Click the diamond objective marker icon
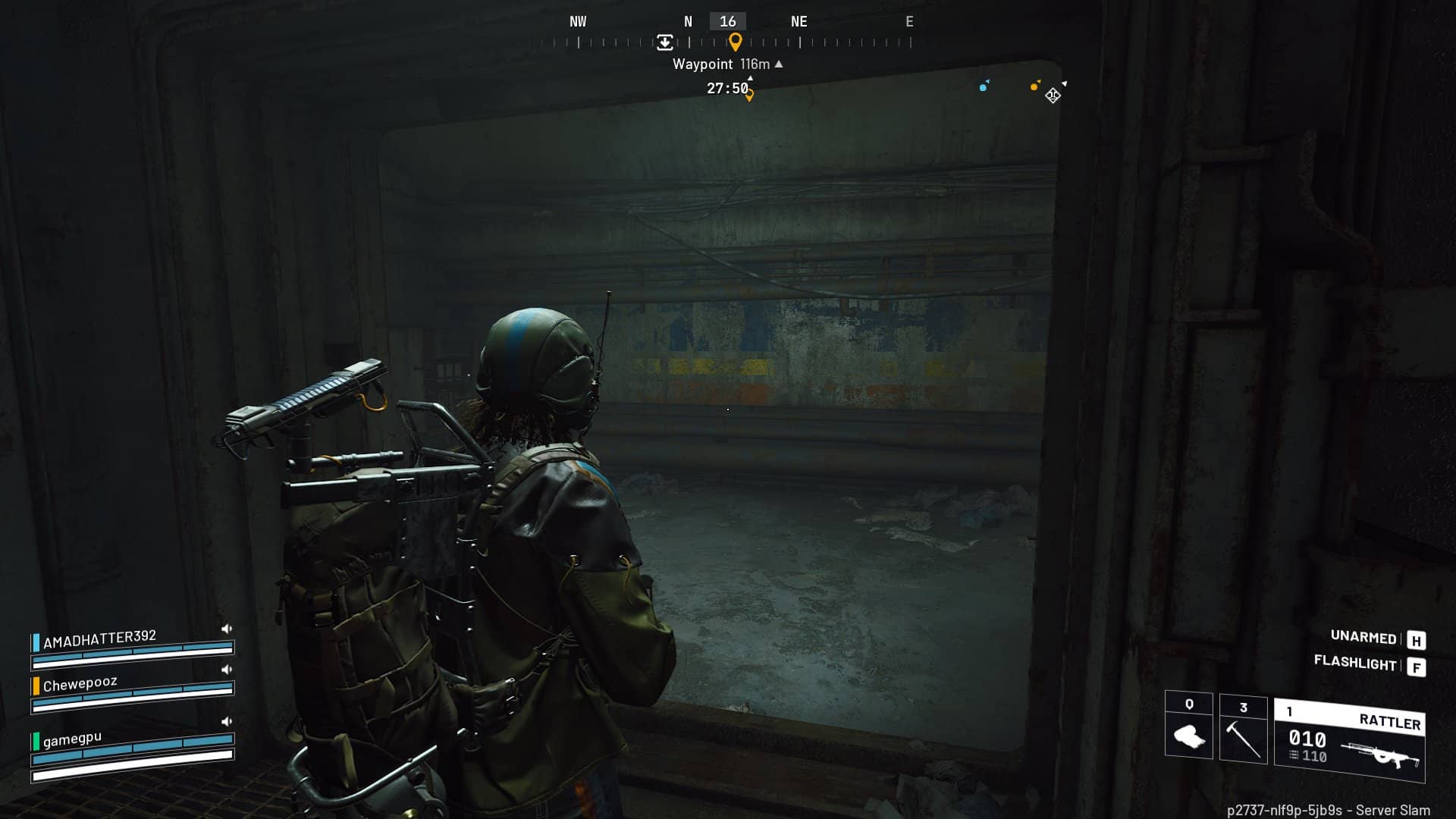Screen dimensions: 1456x819 (1053, 96)
